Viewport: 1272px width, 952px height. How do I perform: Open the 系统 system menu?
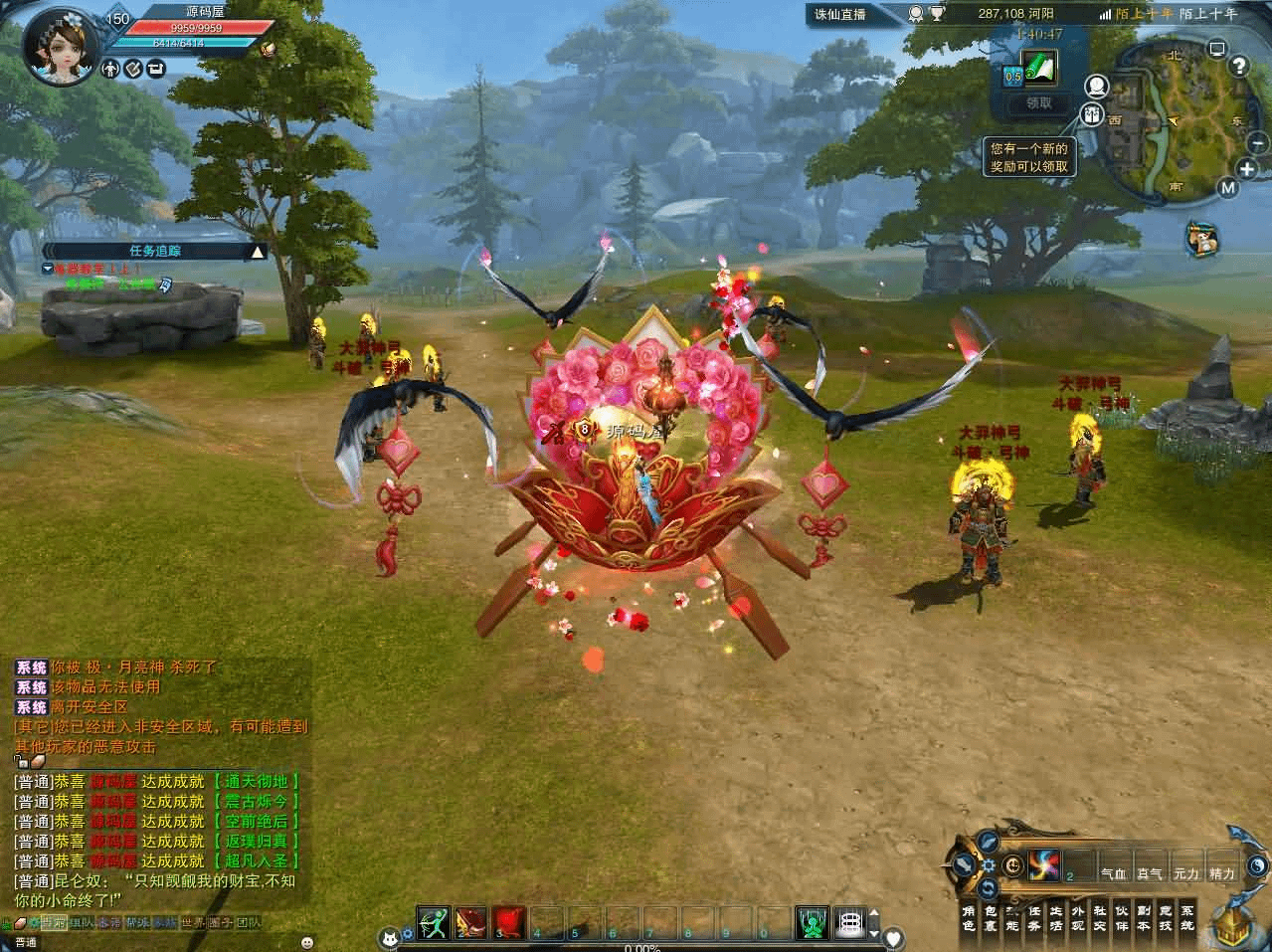pyautogui.click(x=1186, y=917)
